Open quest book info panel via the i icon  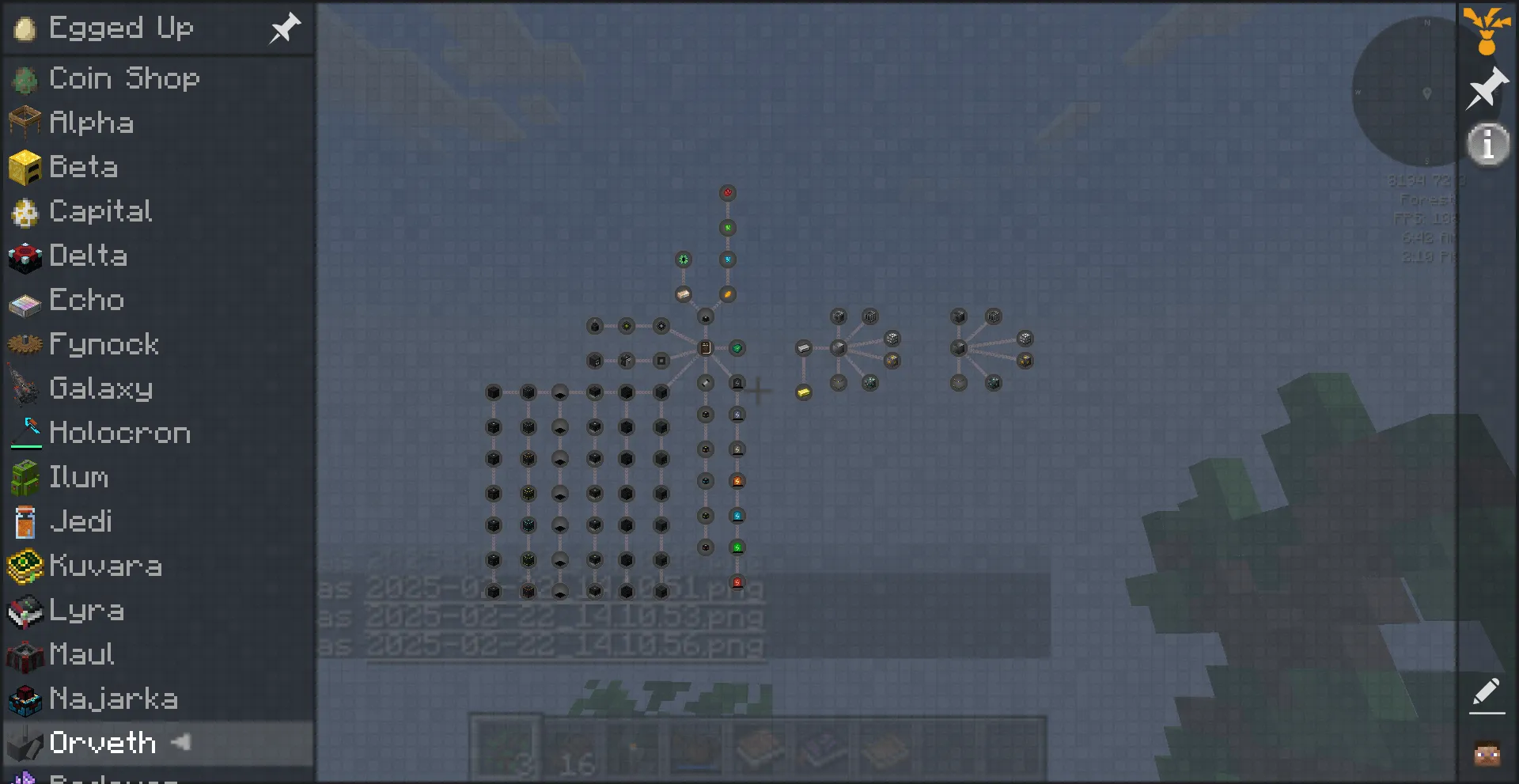[x=1487, y=143]
